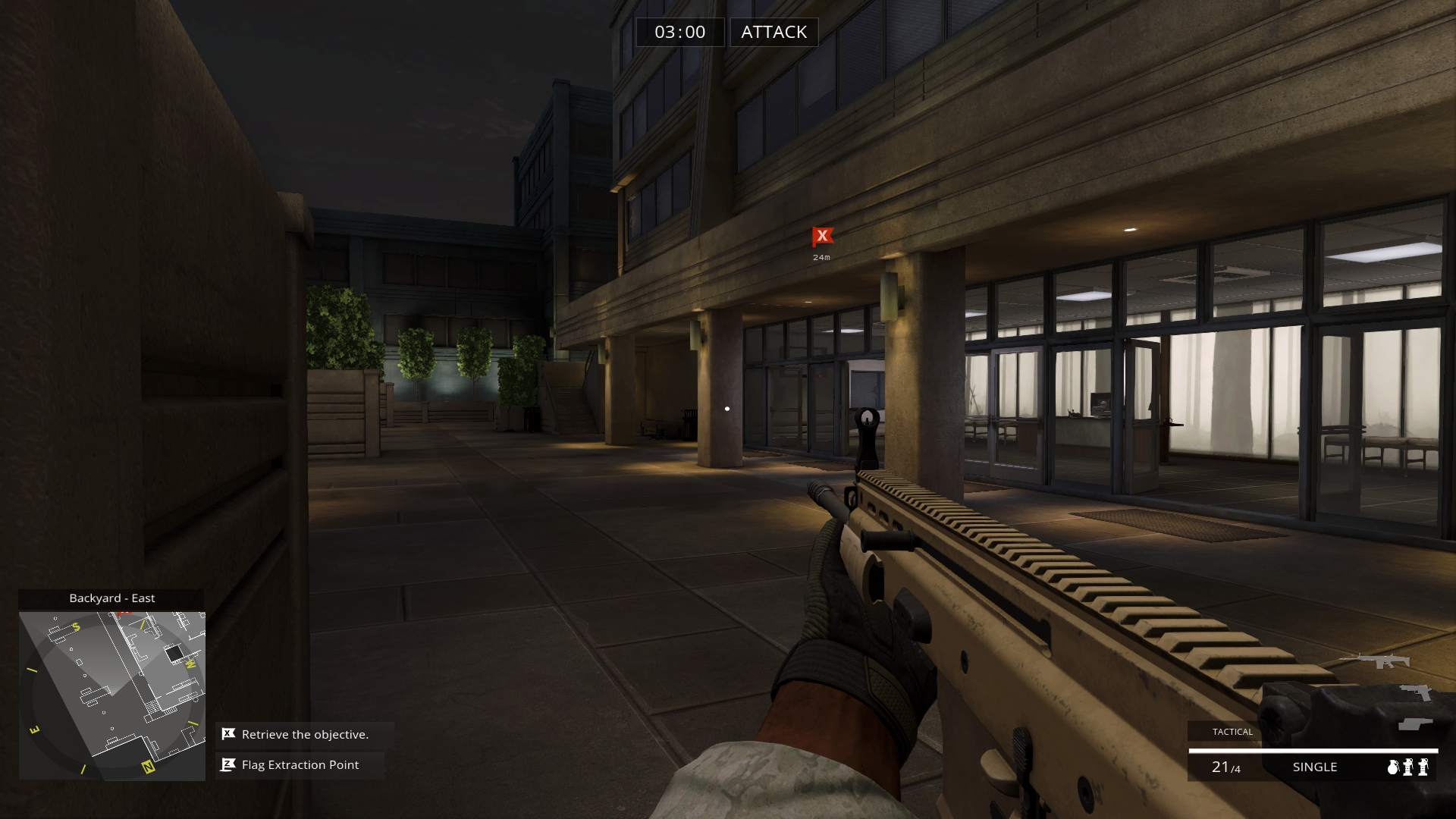Image resolution: width=1456 pixels, height=819 pixels.
Task: Click the ammo counter showing 21/4
Action: pyautogui.click(x=1225, y=767)
